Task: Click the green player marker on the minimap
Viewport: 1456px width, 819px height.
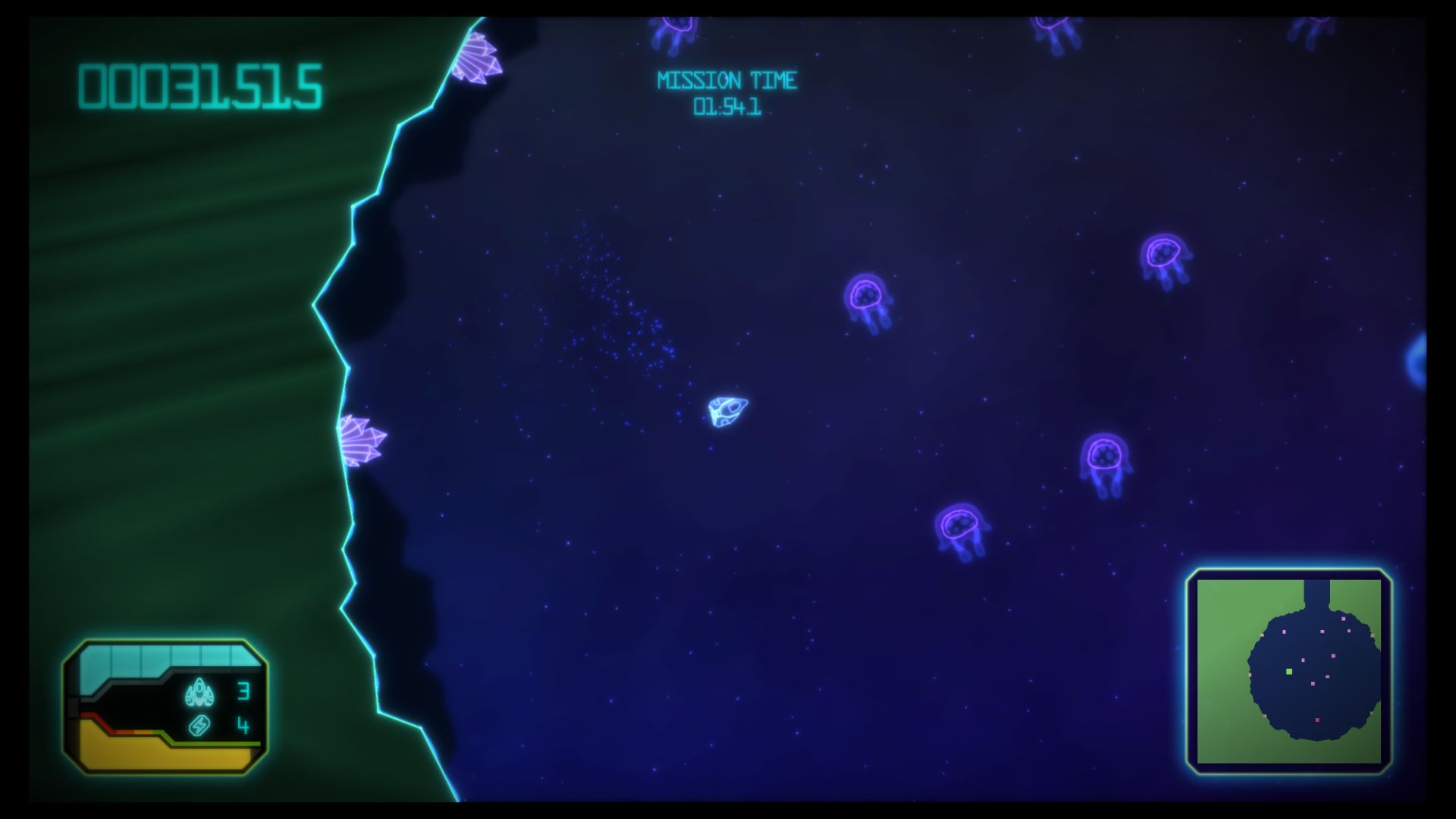Action: [x=1289, y=672]
